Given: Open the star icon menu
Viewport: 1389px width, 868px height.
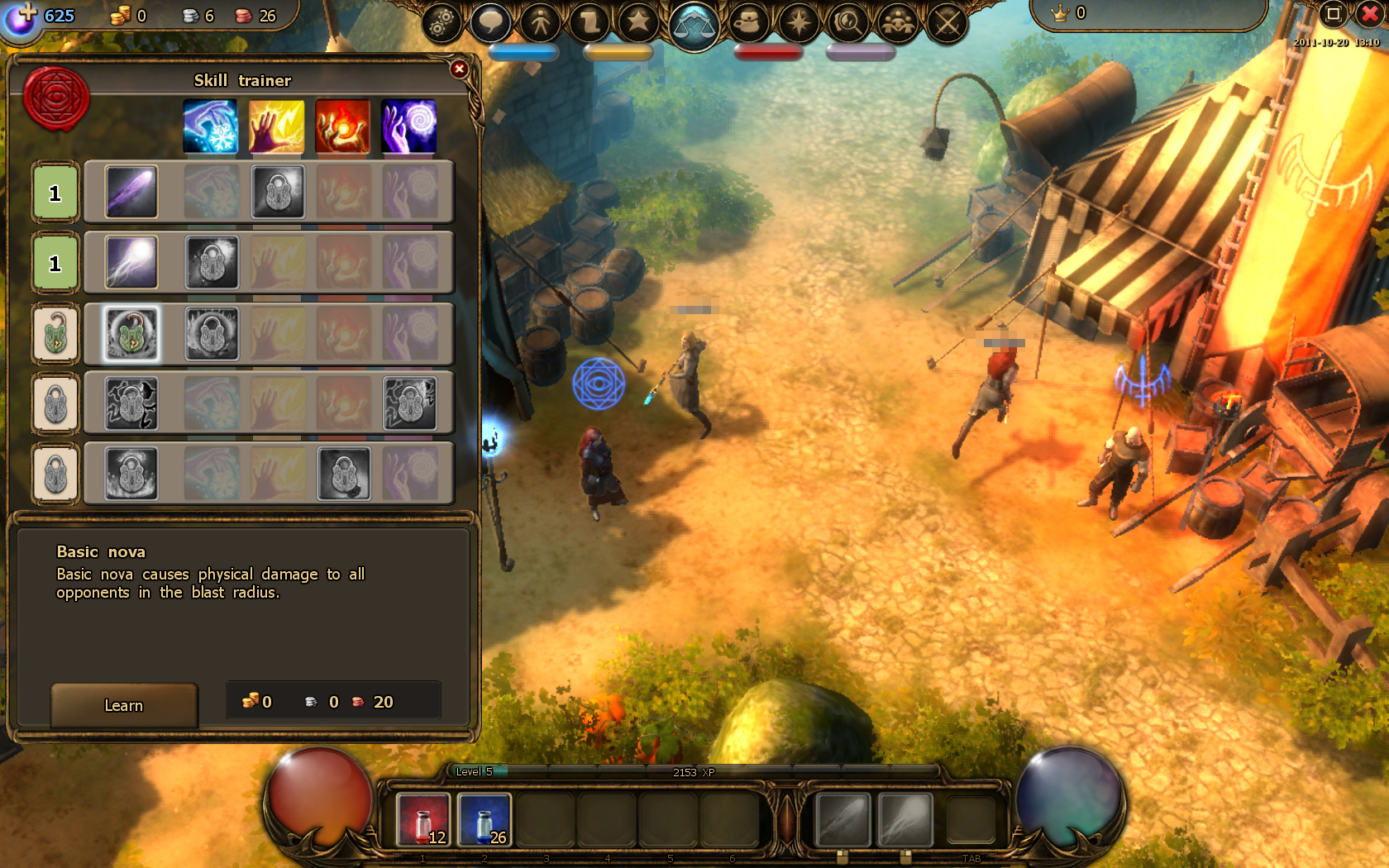Looking at the screenshot, I should [x=638, y=22].
